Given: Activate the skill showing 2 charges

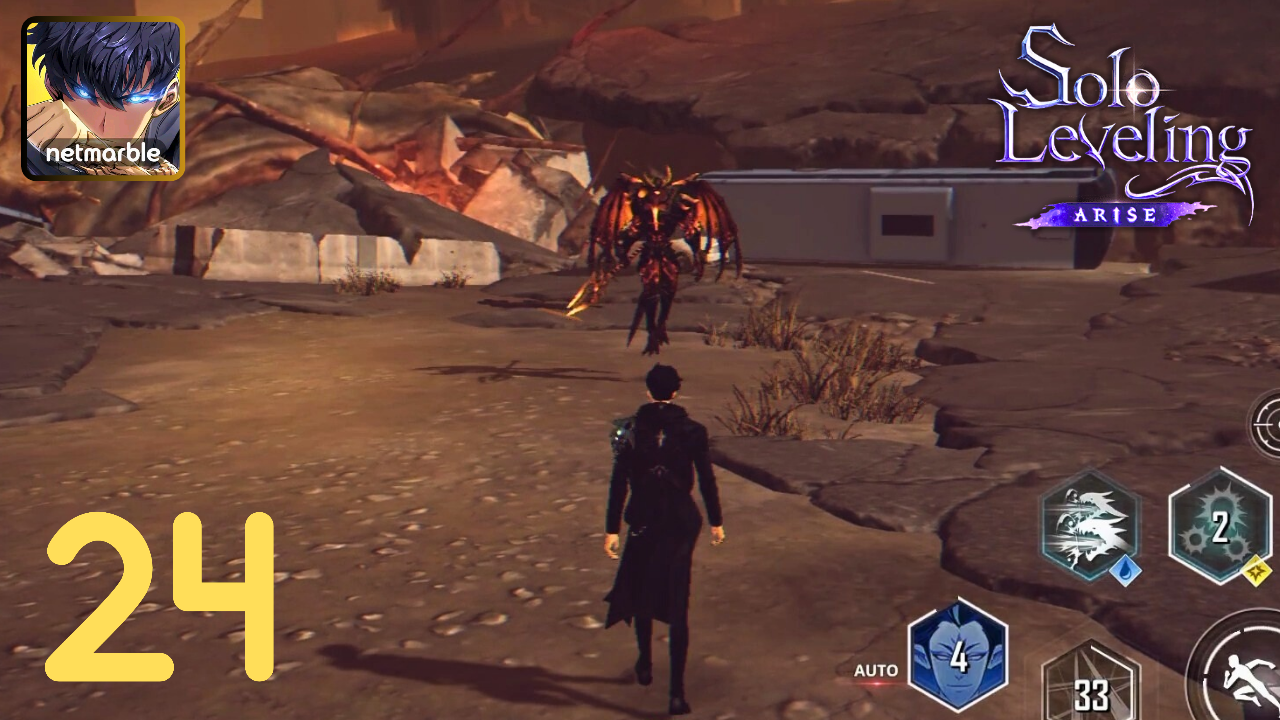Looking at the screenshot, I should 1220,527.
